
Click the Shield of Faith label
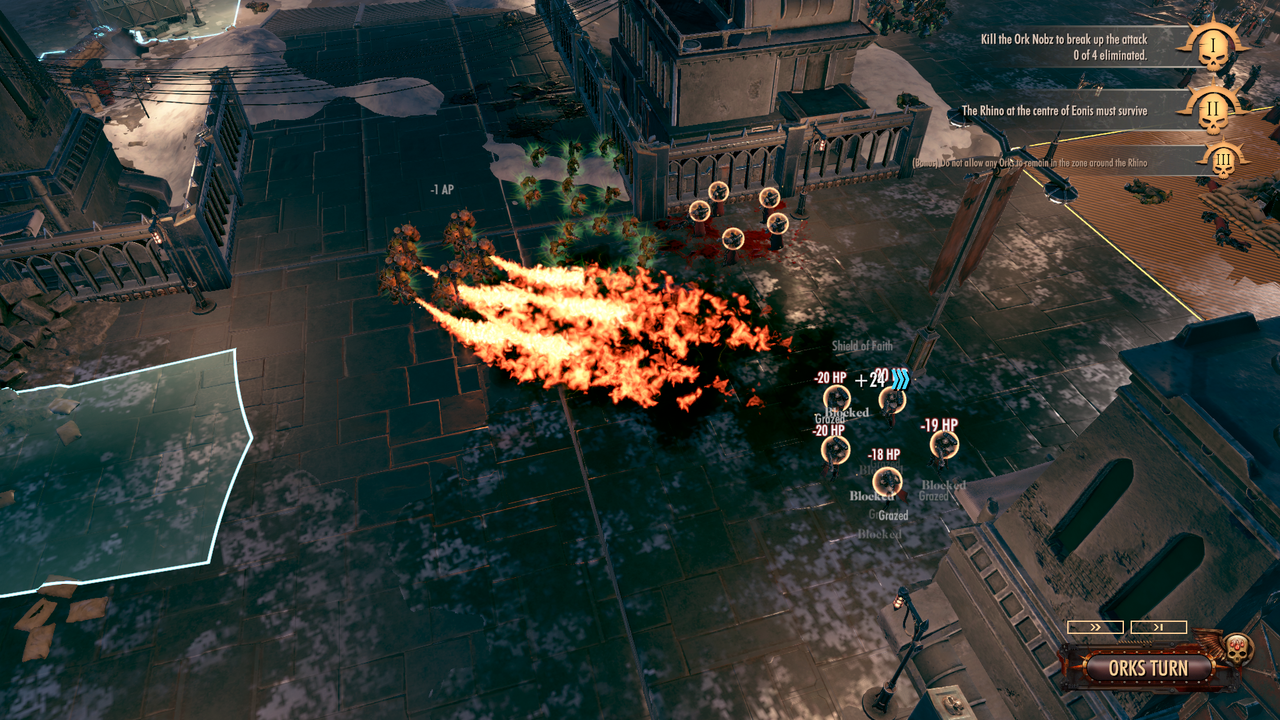[862, 345]
